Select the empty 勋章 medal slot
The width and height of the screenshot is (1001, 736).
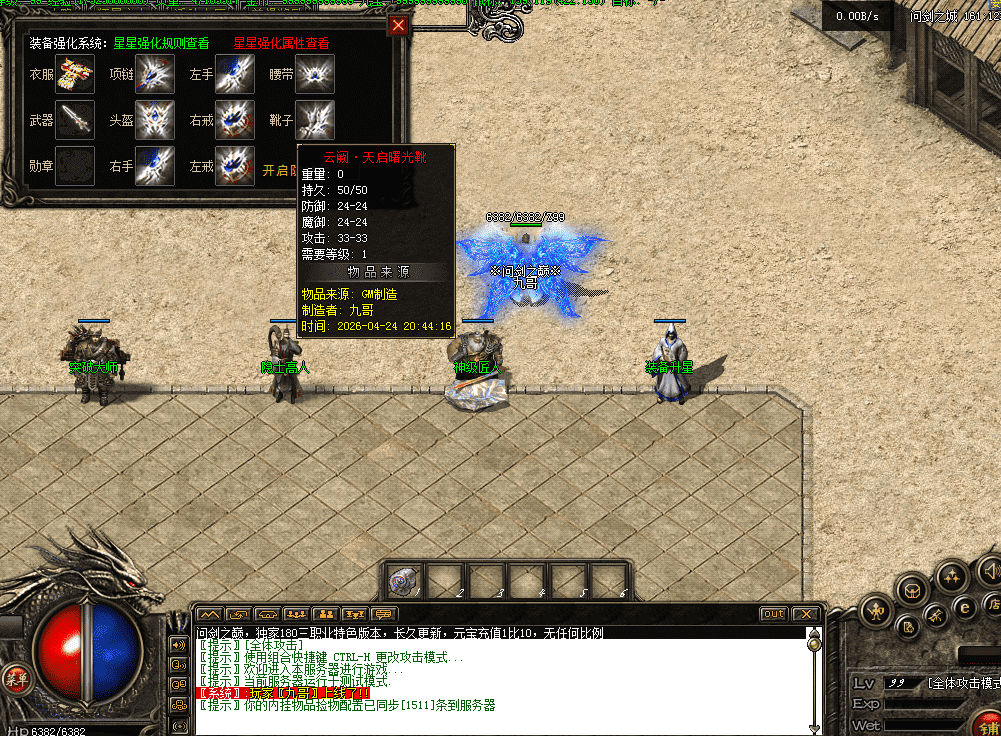click(75, 166)
